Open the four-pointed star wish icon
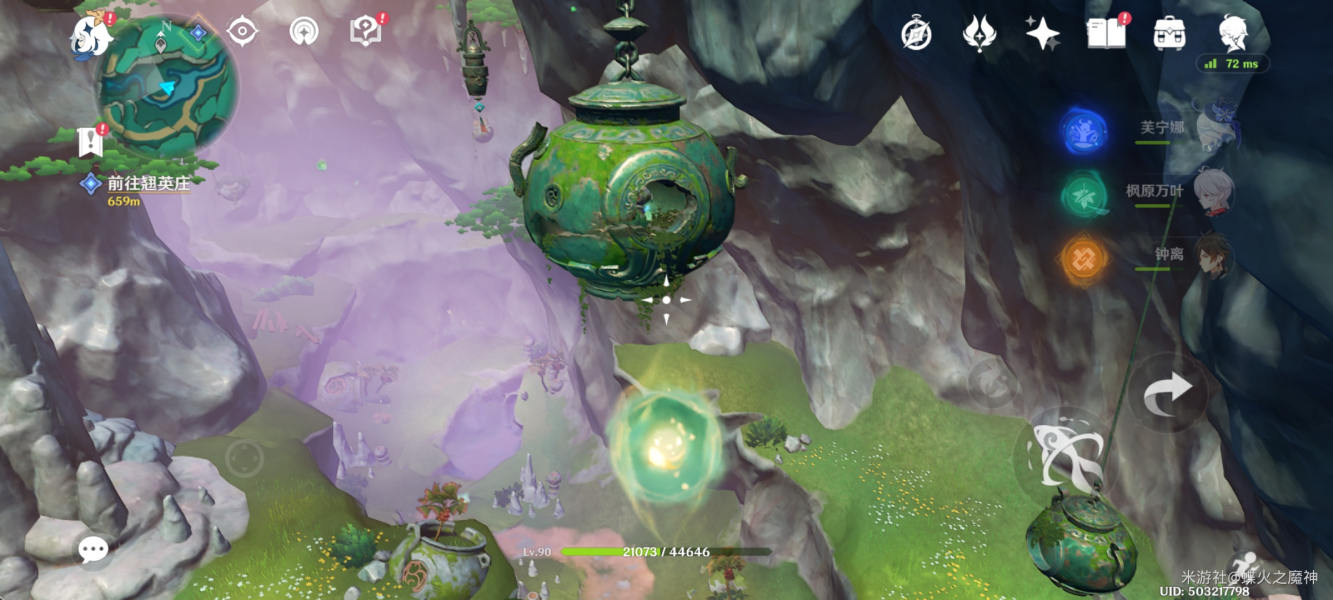This screenshot has height=600, width=1333. click(1042, 34)
